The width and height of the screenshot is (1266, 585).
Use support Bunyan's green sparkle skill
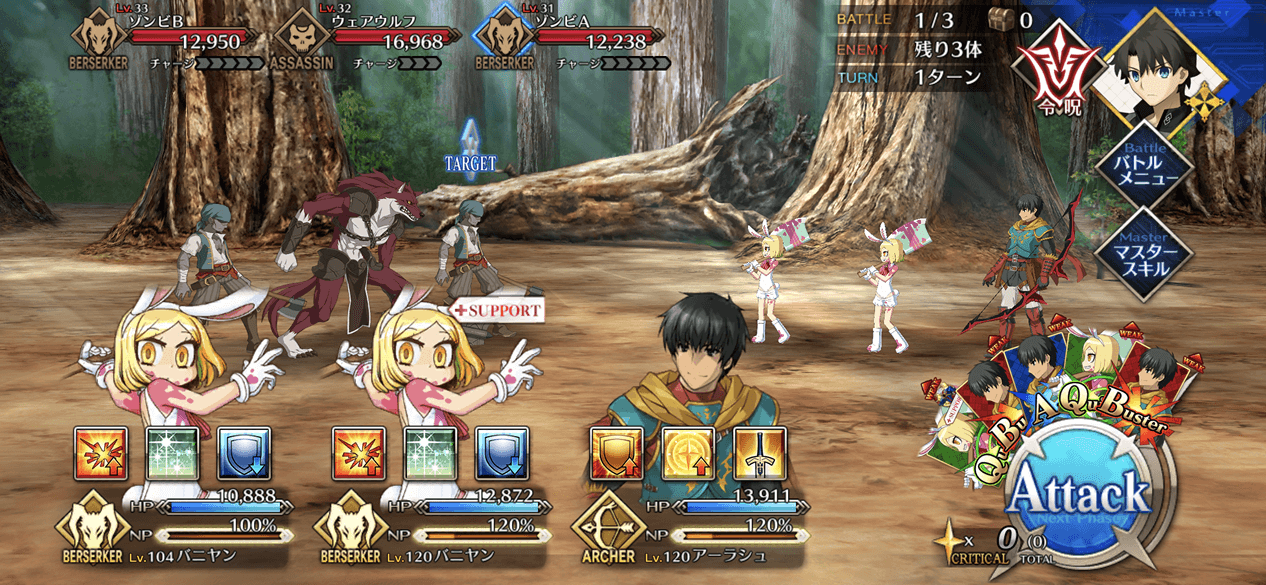point(429,454)
